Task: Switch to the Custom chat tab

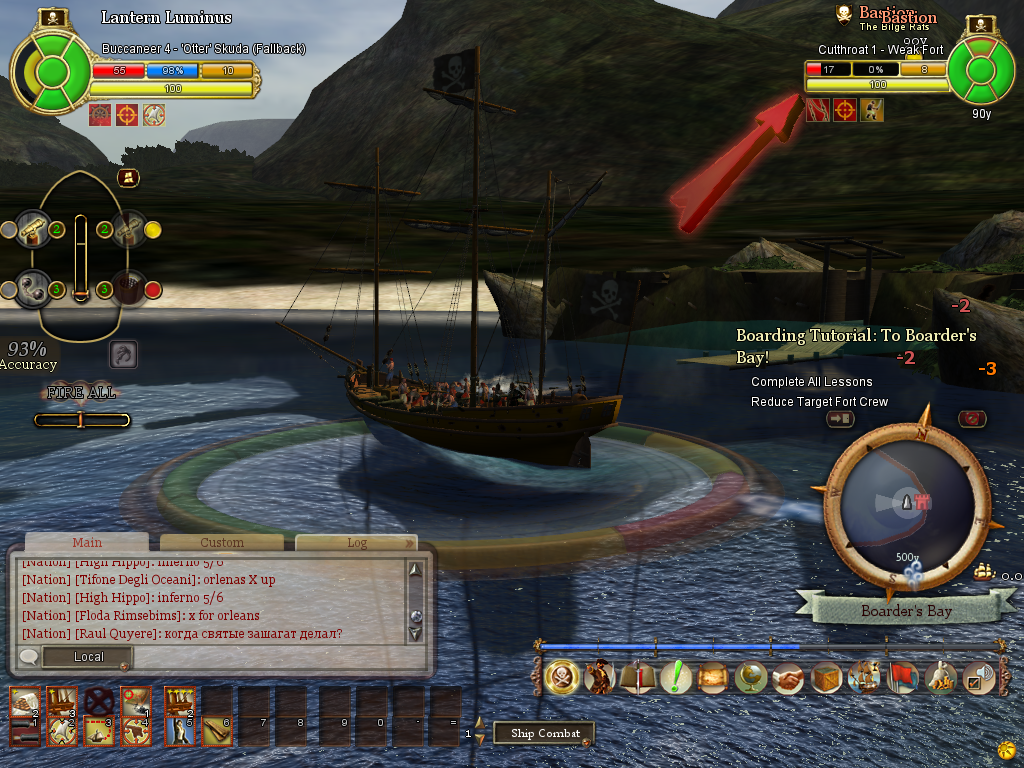Action: coord(221,542)
